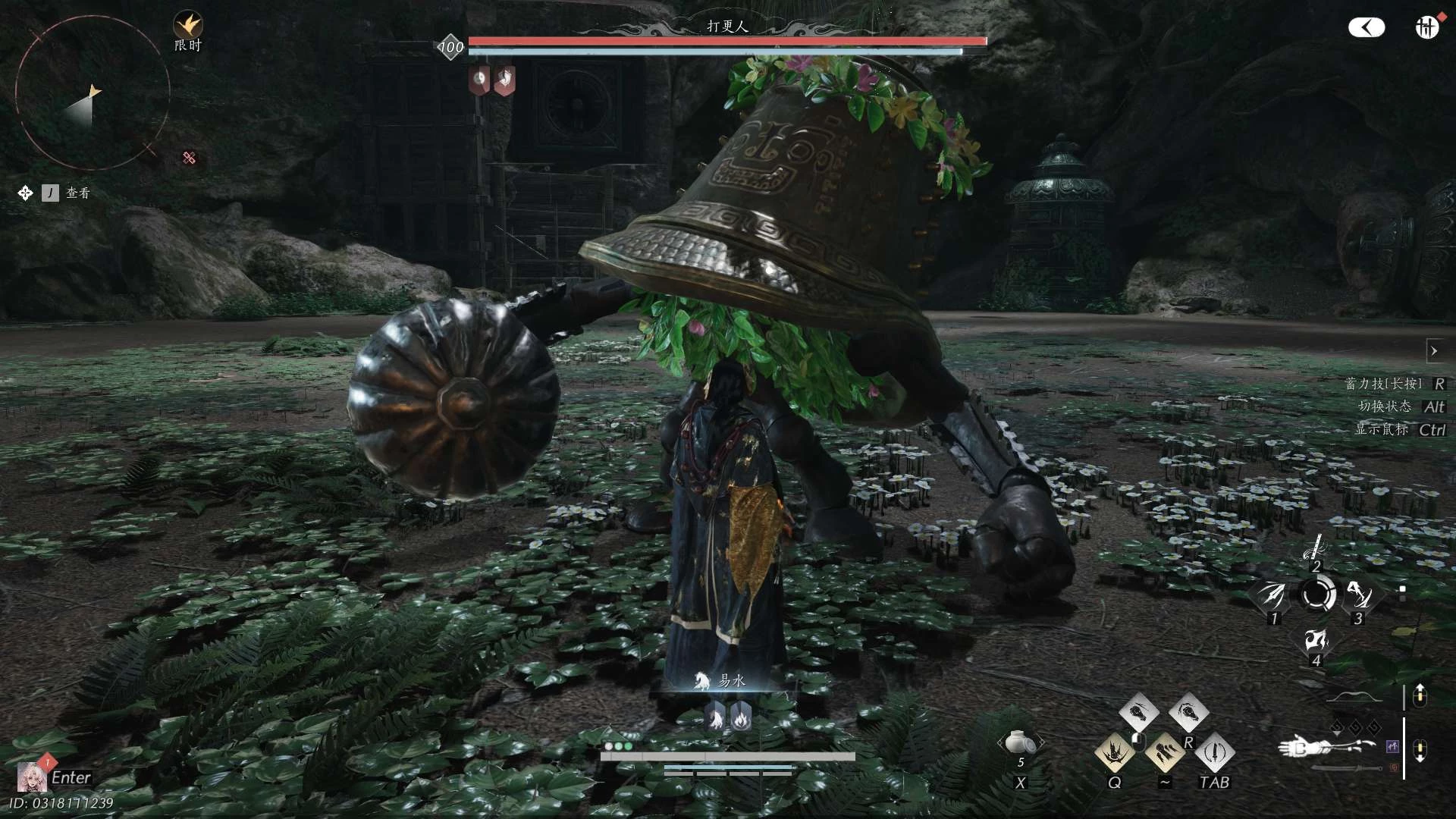Activate the golden Q martial skill
Image resolution: width=1456 pixels, height=819 pixels.
pos(1114,752)
